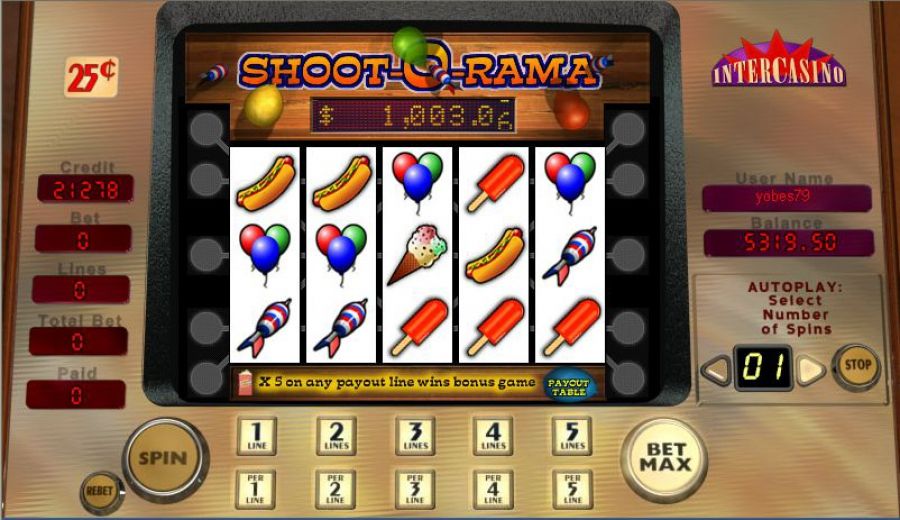Screen dimensions: 900x520
Task: Increase autoplay spins with right arrow
Action: click(811, 370)
